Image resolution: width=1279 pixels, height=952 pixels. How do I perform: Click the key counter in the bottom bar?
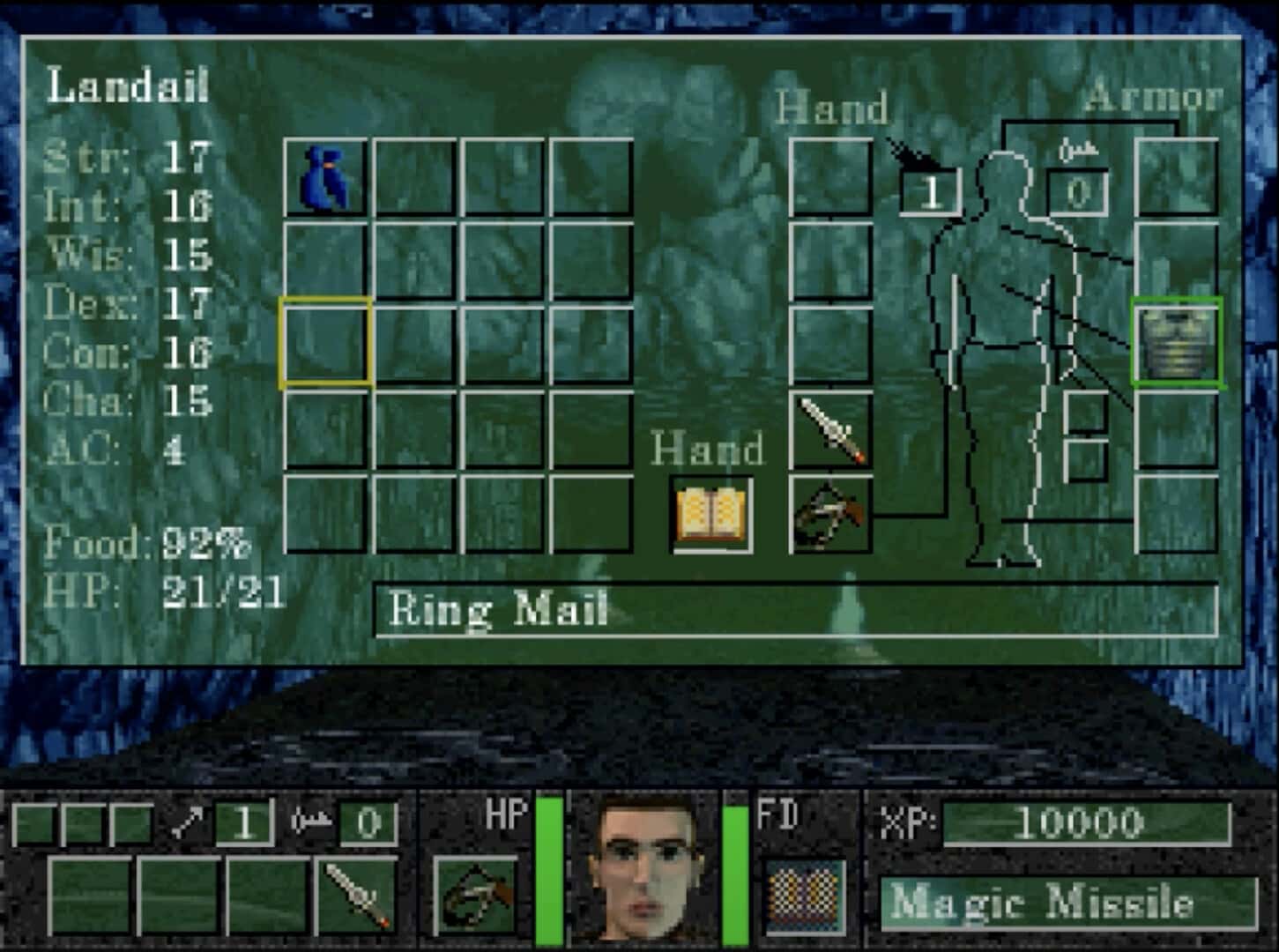click(370, 823)
